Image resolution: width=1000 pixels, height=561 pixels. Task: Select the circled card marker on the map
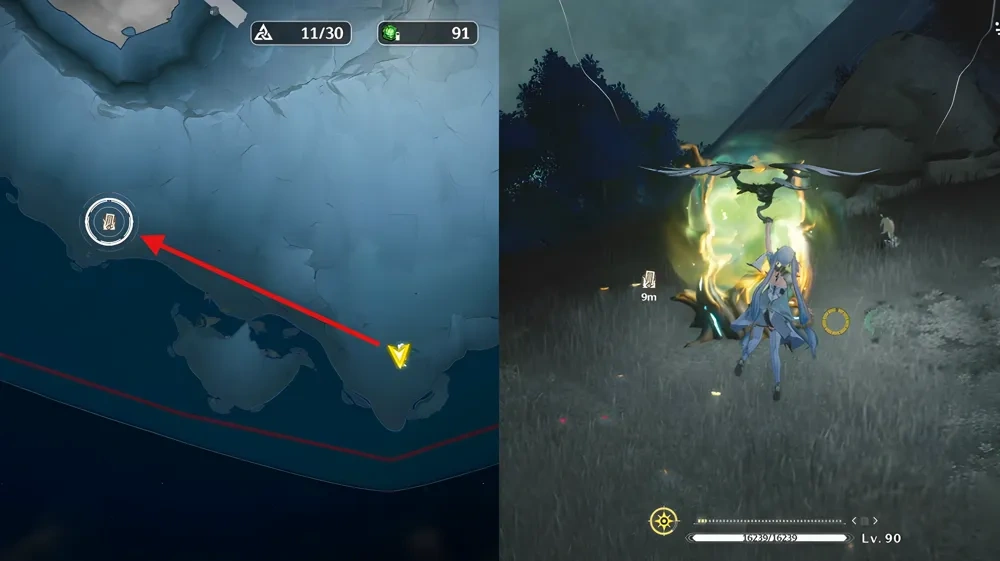coord(109,222)
